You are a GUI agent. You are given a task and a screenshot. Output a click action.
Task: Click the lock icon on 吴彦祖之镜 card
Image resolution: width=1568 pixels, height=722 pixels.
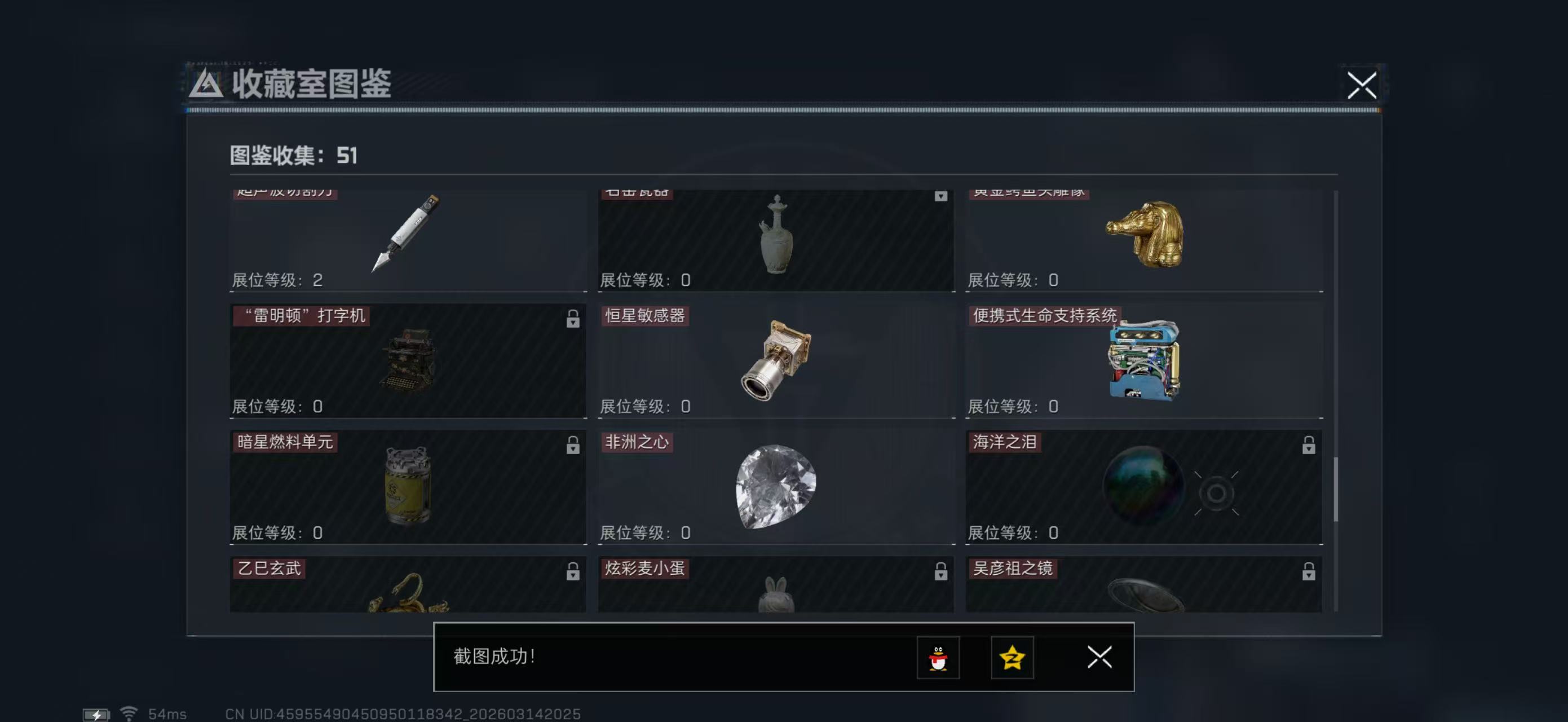1309,571
